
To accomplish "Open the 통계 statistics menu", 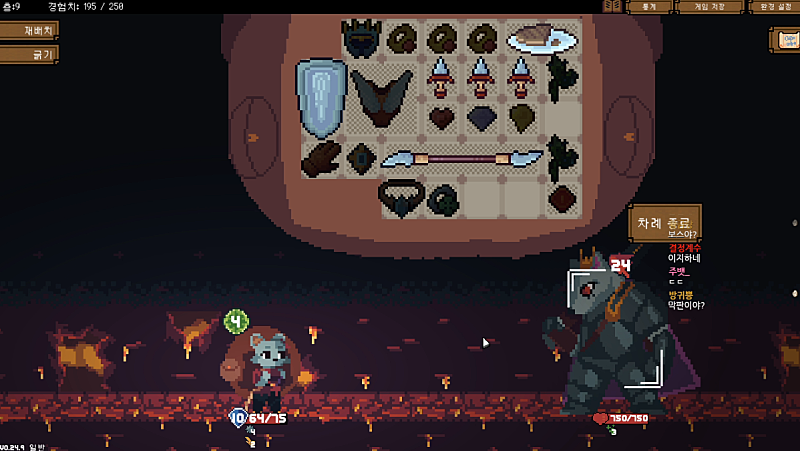I will (x=649, y=7).
